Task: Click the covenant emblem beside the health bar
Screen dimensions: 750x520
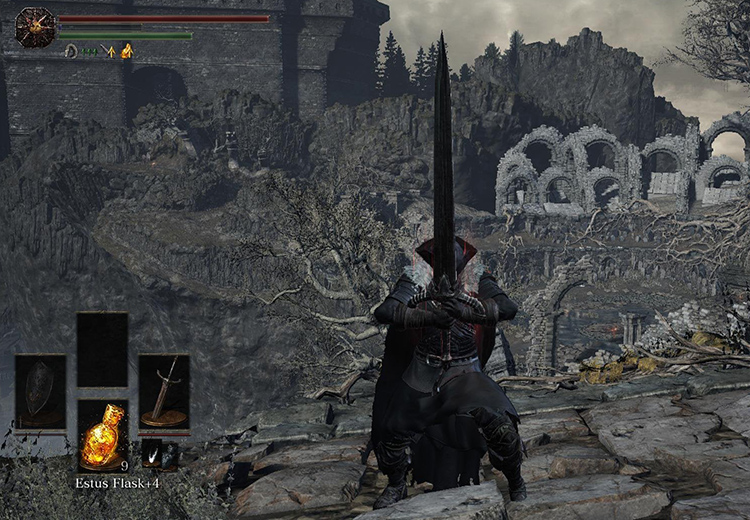Action: pos(34,27)
